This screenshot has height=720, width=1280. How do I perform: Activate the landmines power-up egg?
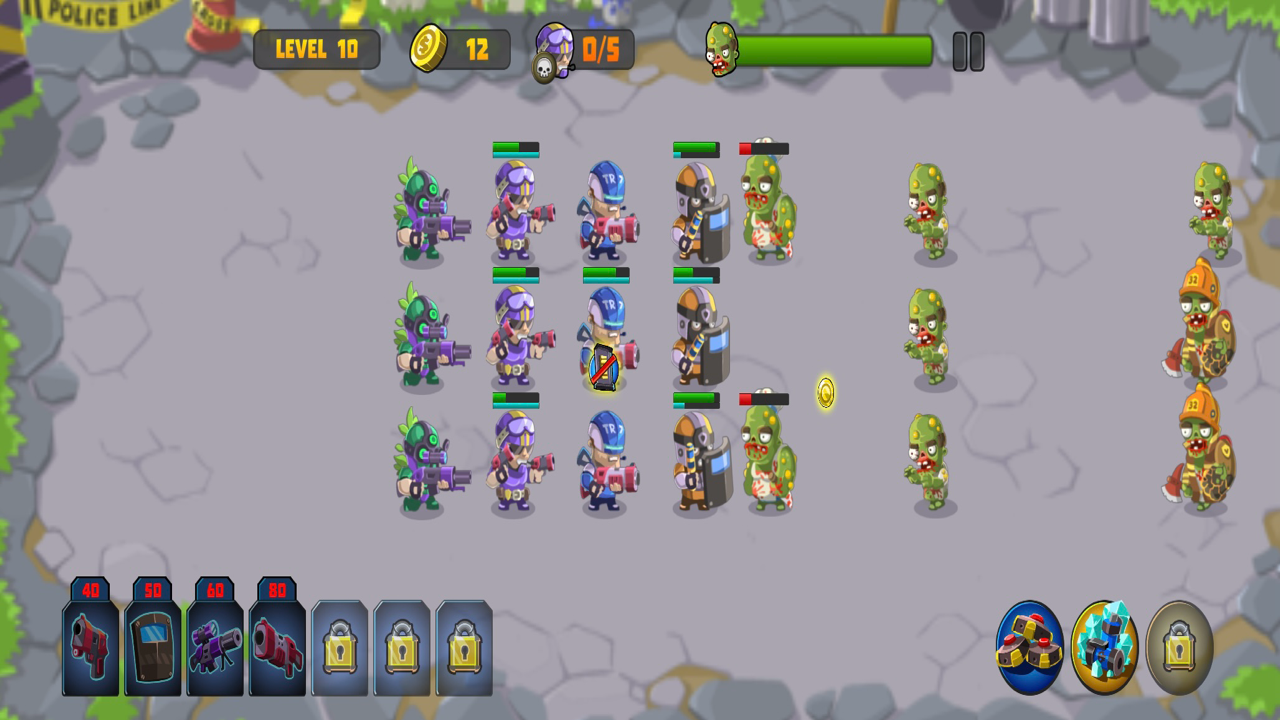point(1030,647)
